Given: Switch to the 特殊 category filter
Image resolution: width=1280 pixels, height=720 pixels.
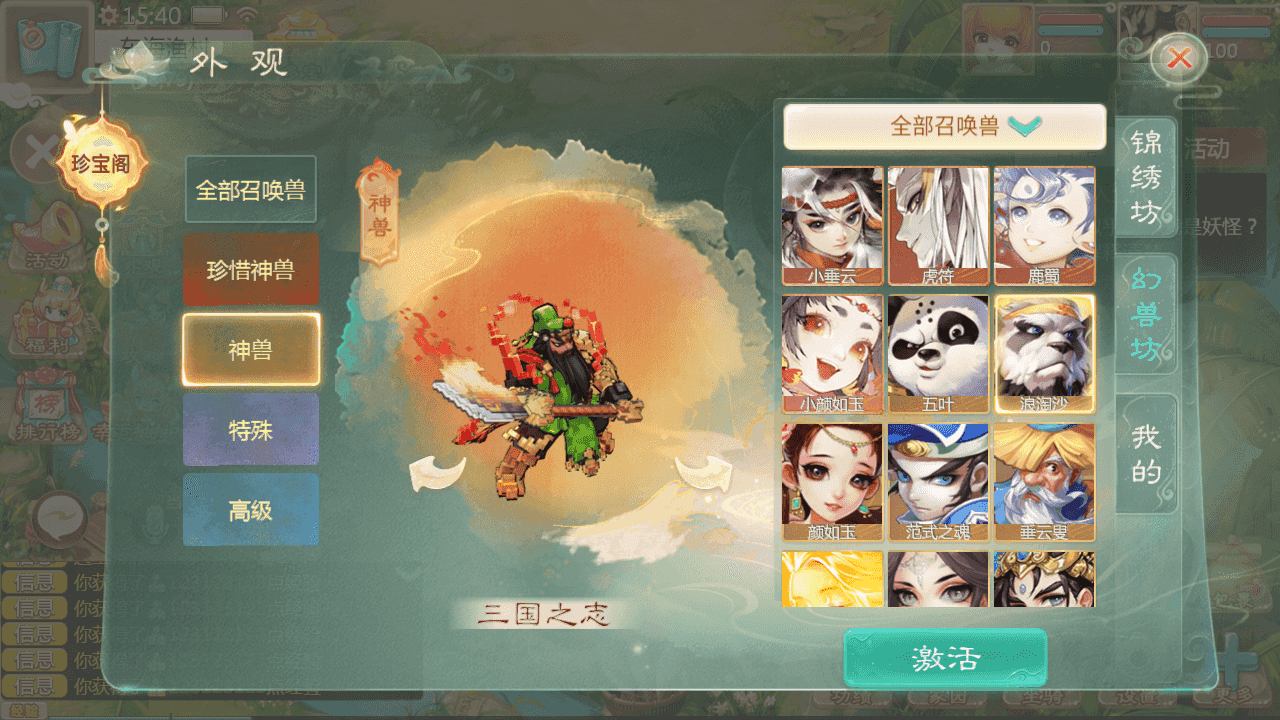Looking at the screenshot, I should pyautogui.click(x=250, y=429).
